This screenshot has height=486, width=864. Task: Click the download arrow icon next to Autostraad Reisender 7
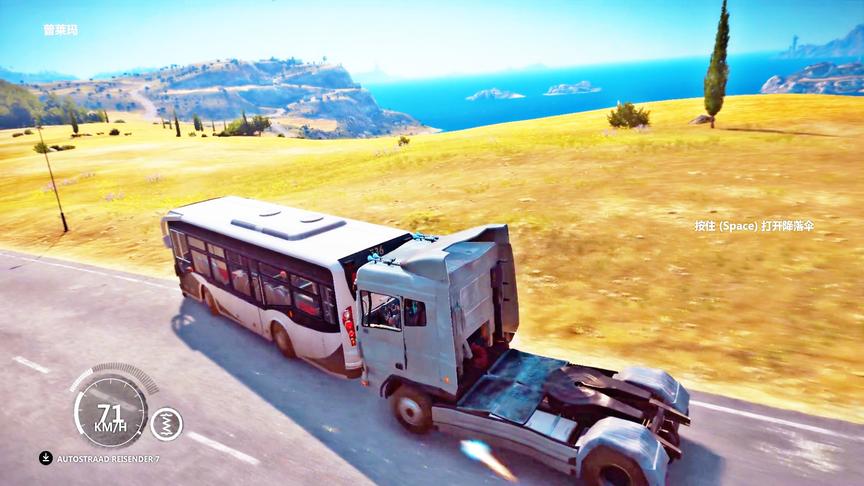[x=46, y=458]
